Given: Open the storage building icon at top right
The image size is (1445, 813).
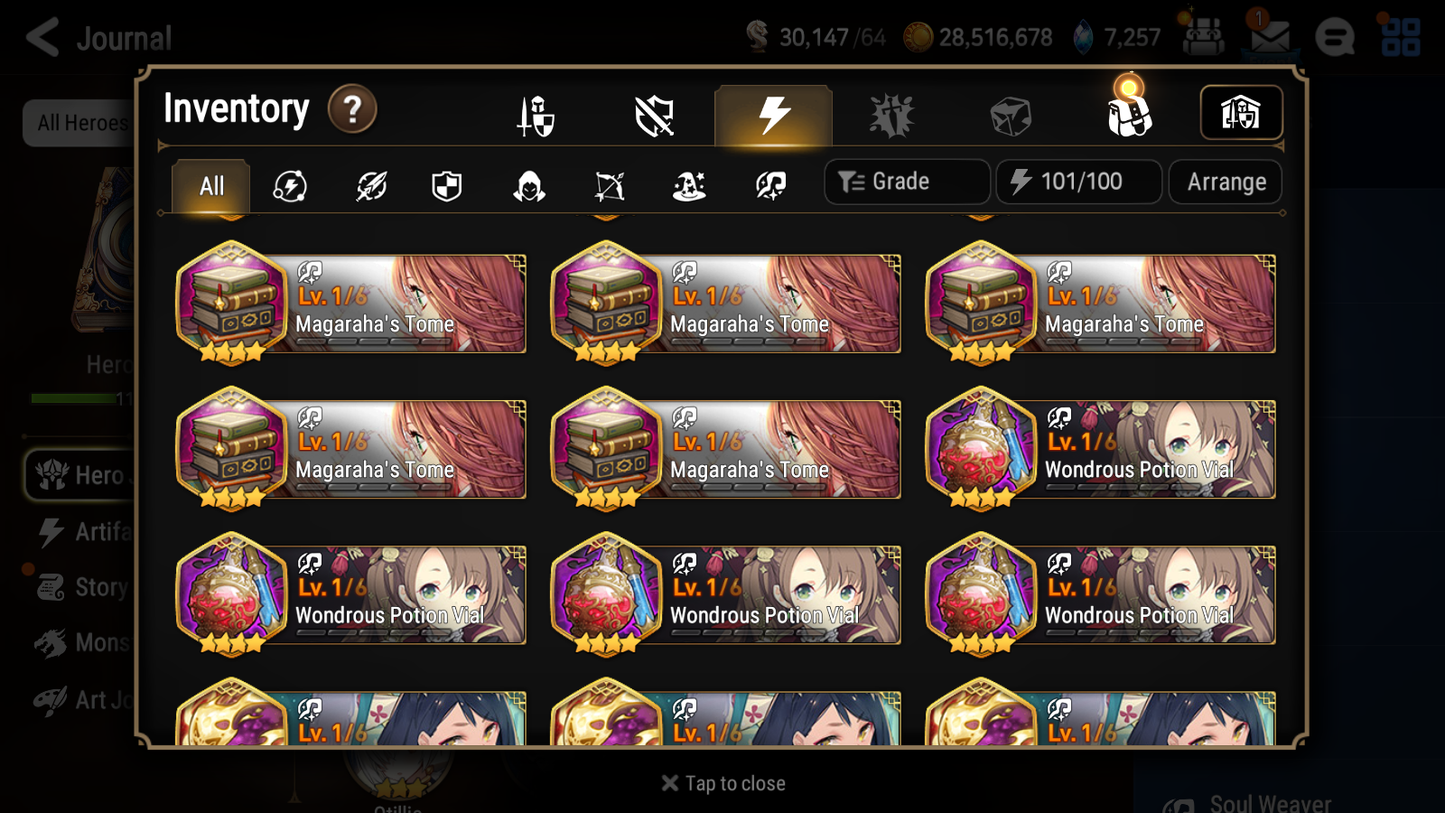Looking at the screenshot, I should pos(1241,113).
